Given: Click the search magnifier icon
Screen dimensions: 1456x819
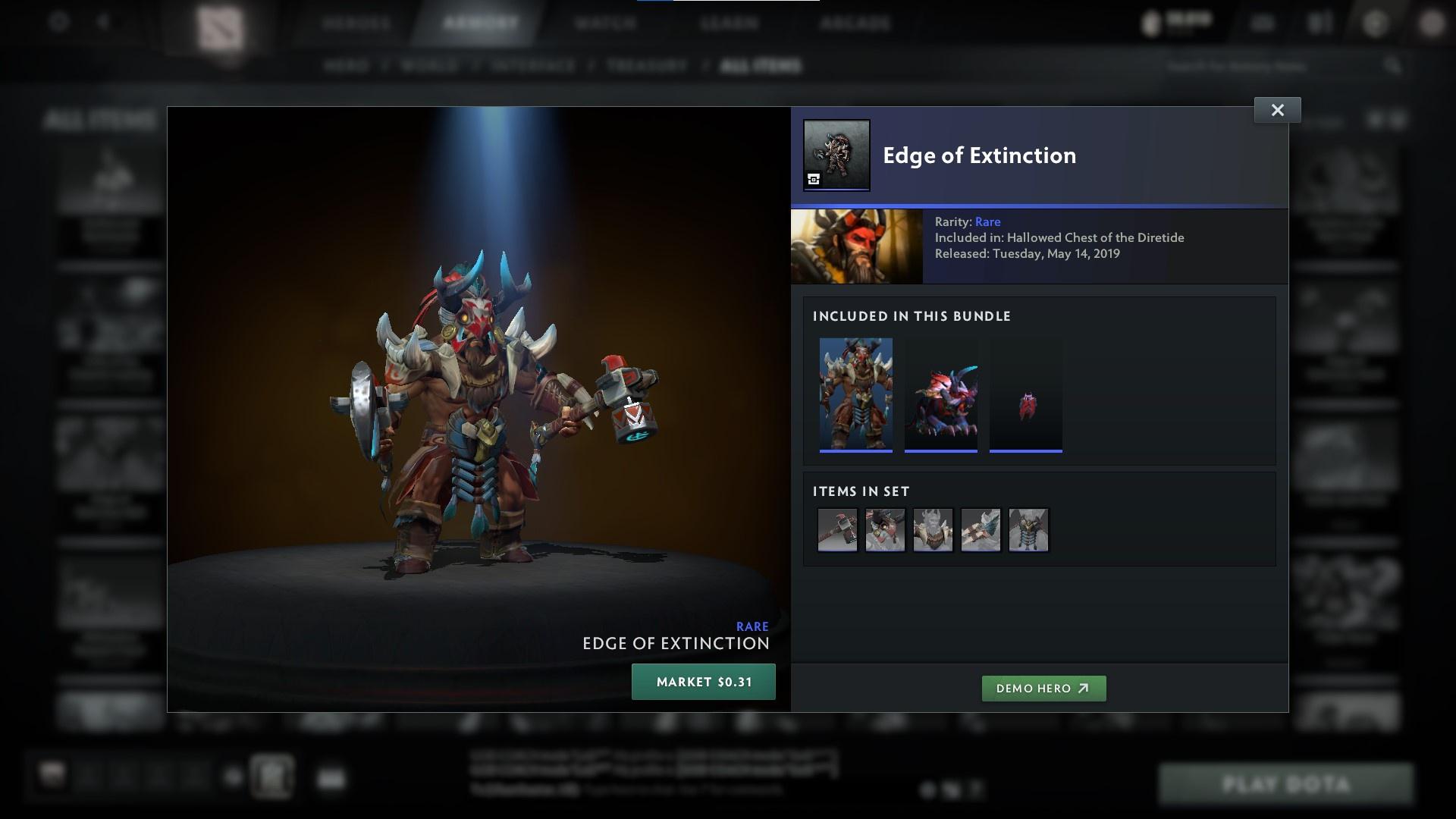Looking at the screenshot, I should pos(1393,66).
